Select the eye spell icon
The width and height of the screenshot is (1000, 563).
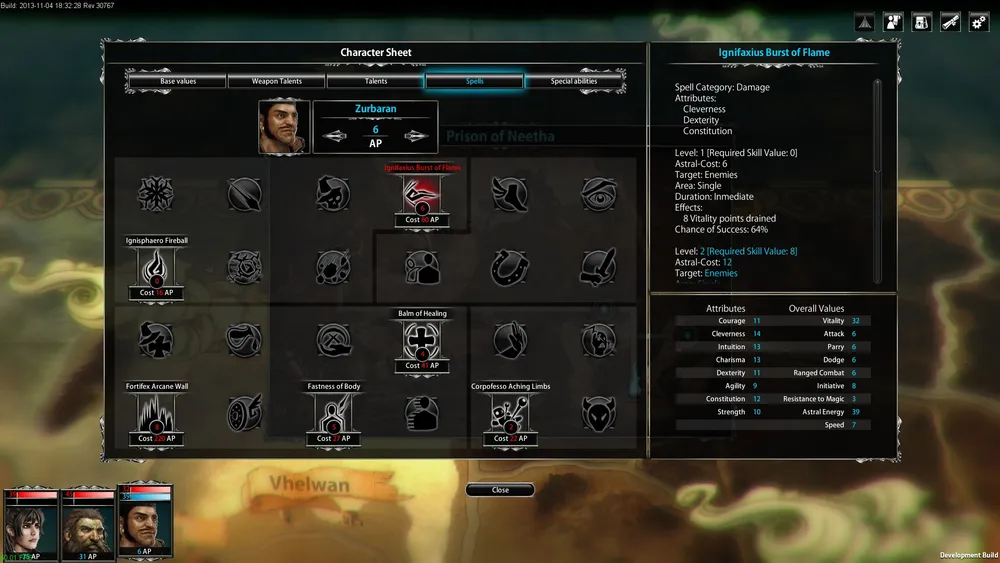tap(600, 194)
